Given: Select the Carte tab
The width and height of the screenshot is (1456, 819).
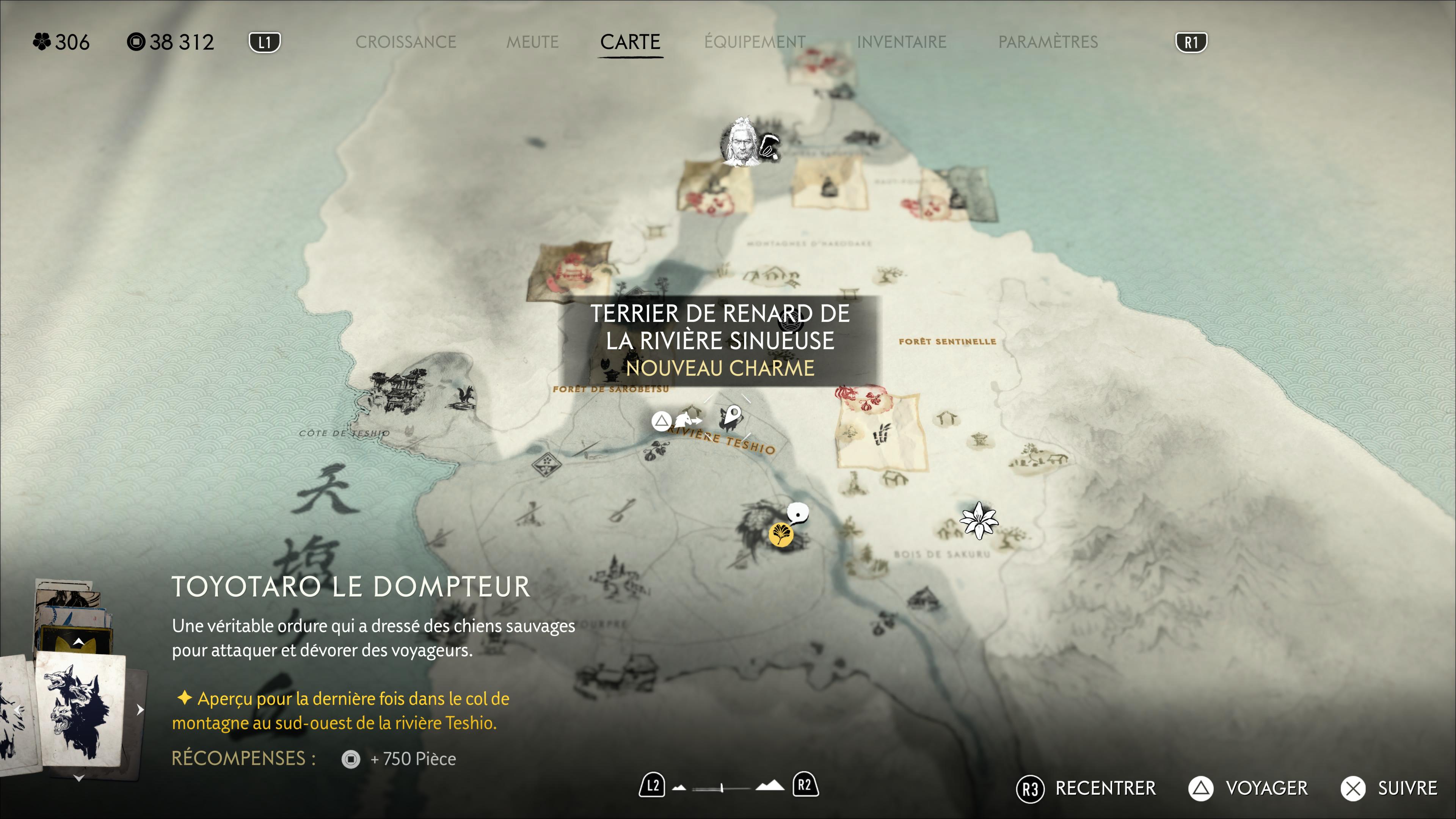Looking at the screenshot, I should tap(630, 42).
